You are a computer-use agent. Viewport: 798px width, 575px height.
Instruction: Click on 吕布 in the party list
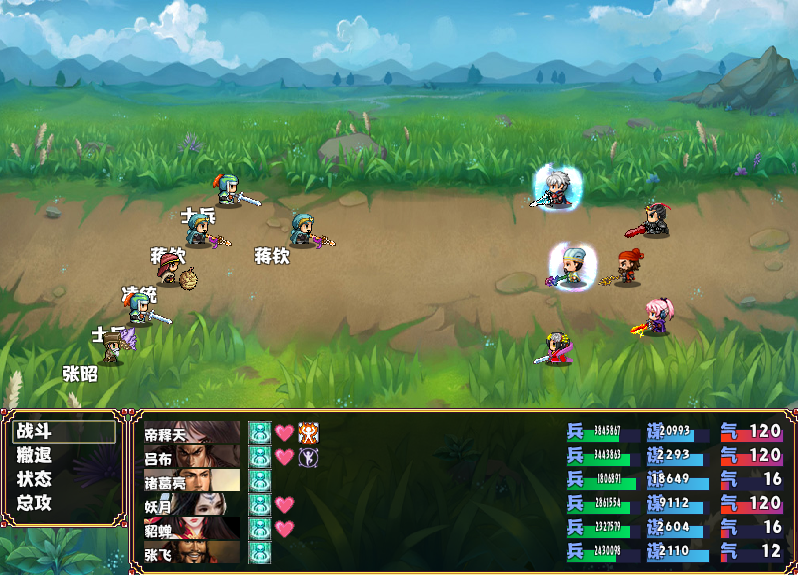point(192,457)
